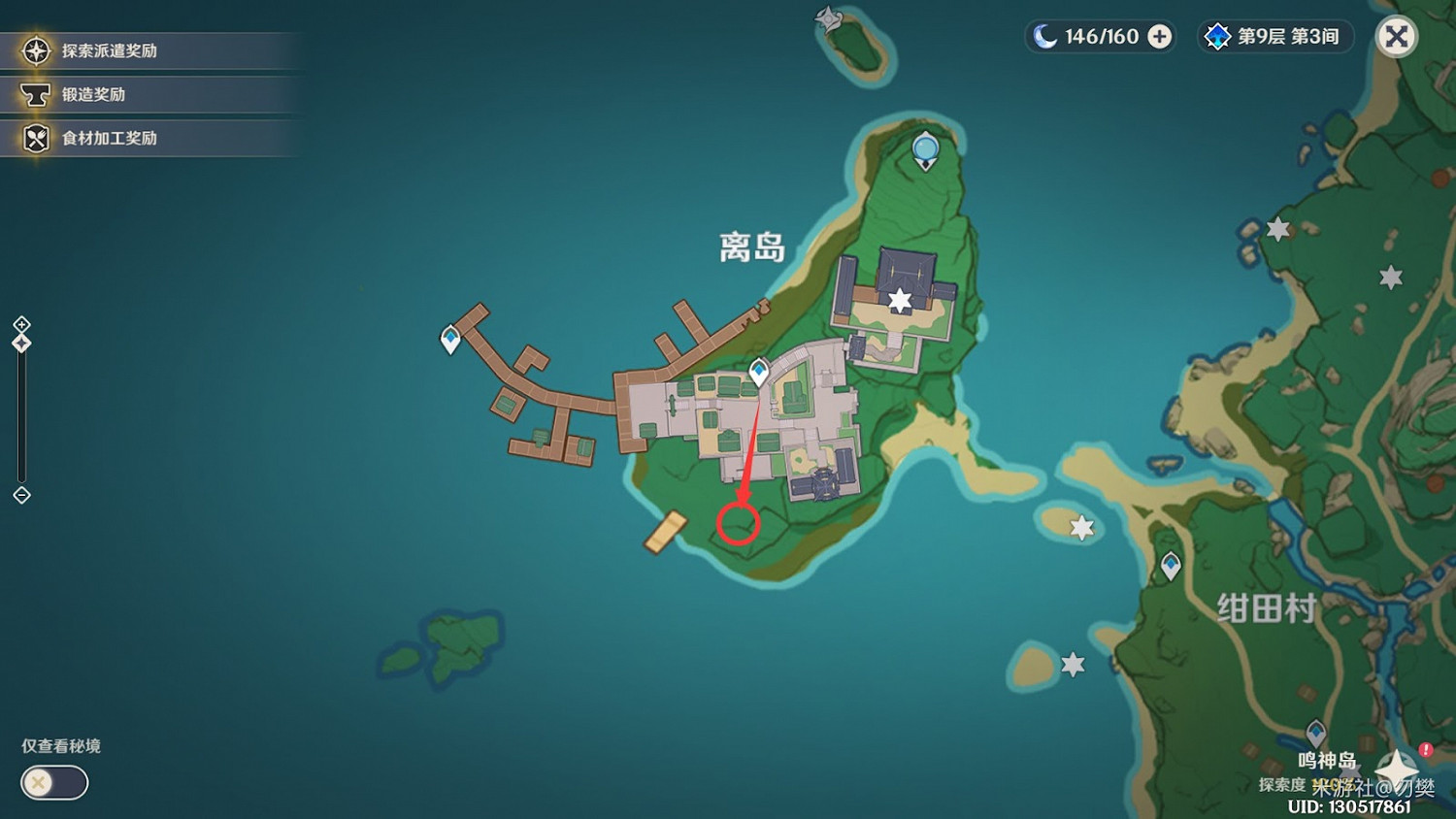This screenshot has height=819, width=1456.
Task: Toggle the 仅查看秘境 switch
Action: 53,783
